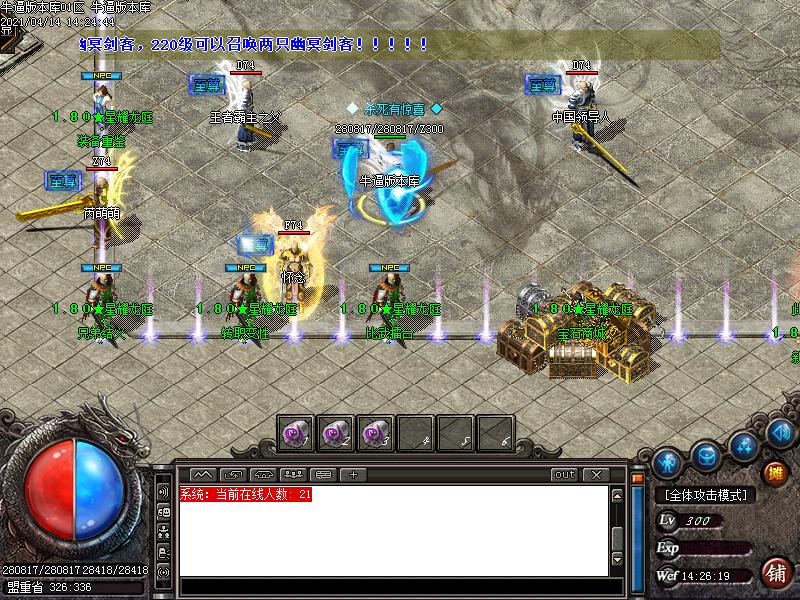
Task: Switch the 全体攻击模式 attack mode
Action: (706, 495)
